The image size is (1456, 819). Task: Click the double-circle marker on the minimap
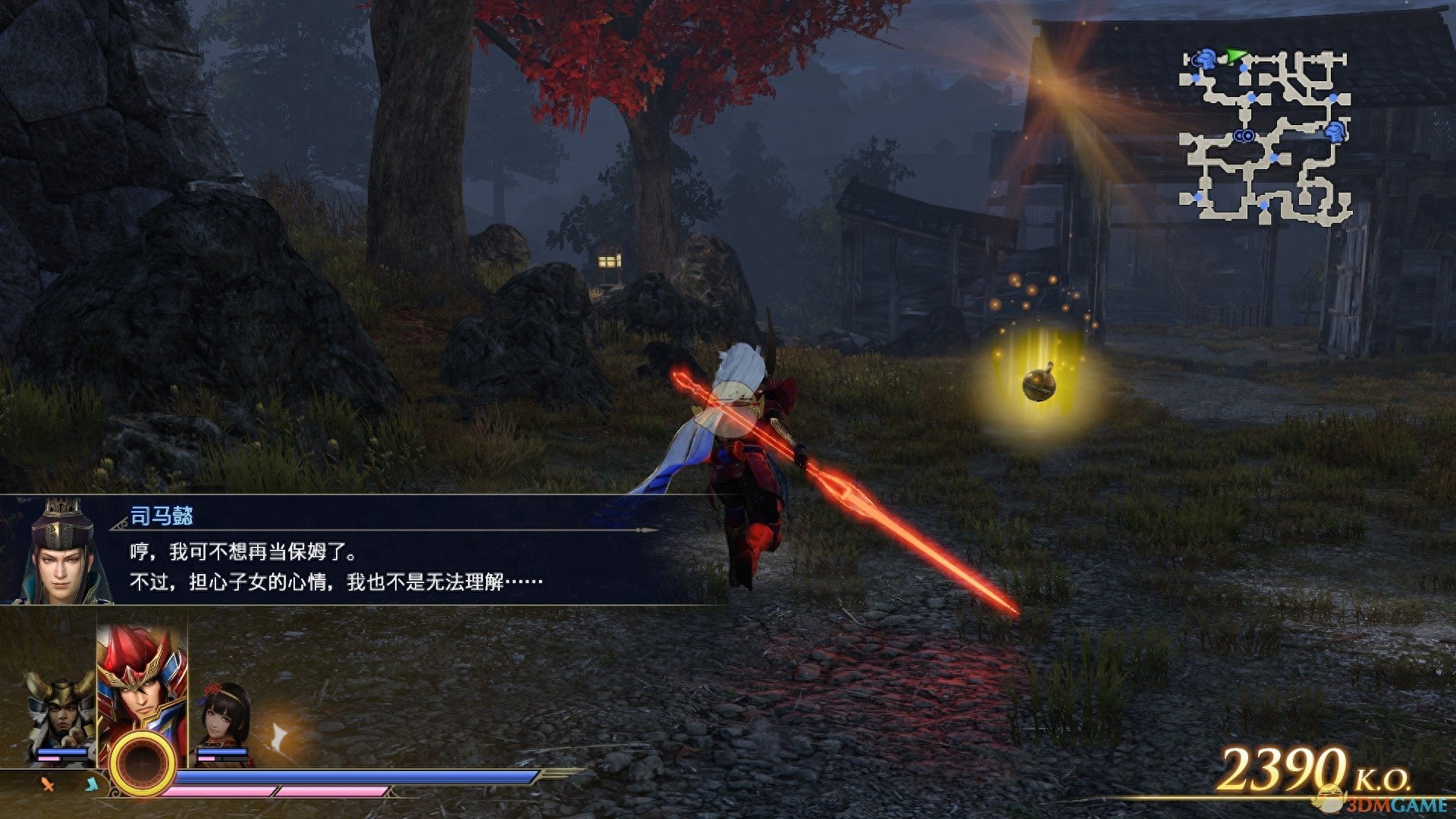pyautogui.click(x=1243, y=136)
